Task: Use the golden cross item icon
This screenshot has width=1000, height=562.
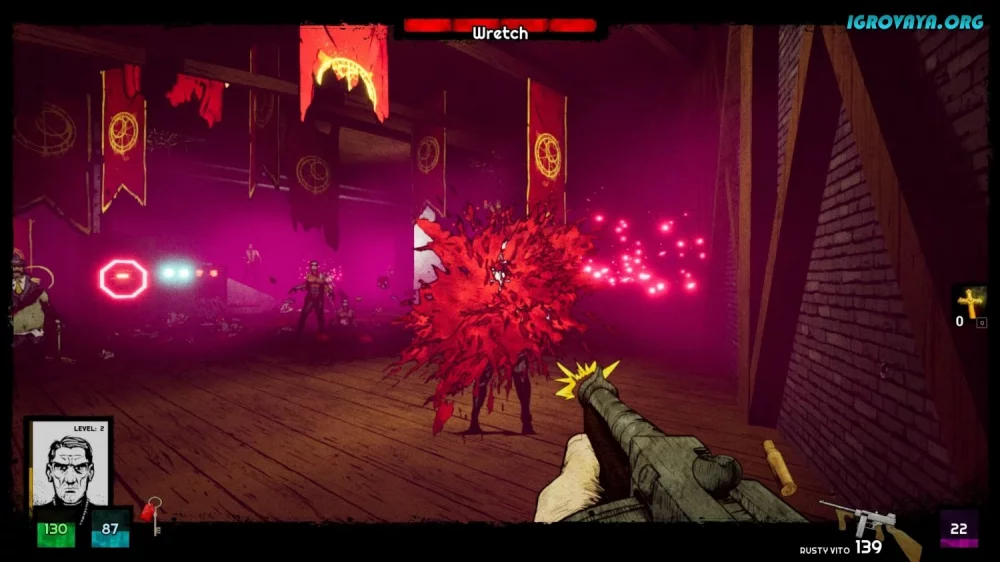Action: click(x=970, y=301)
